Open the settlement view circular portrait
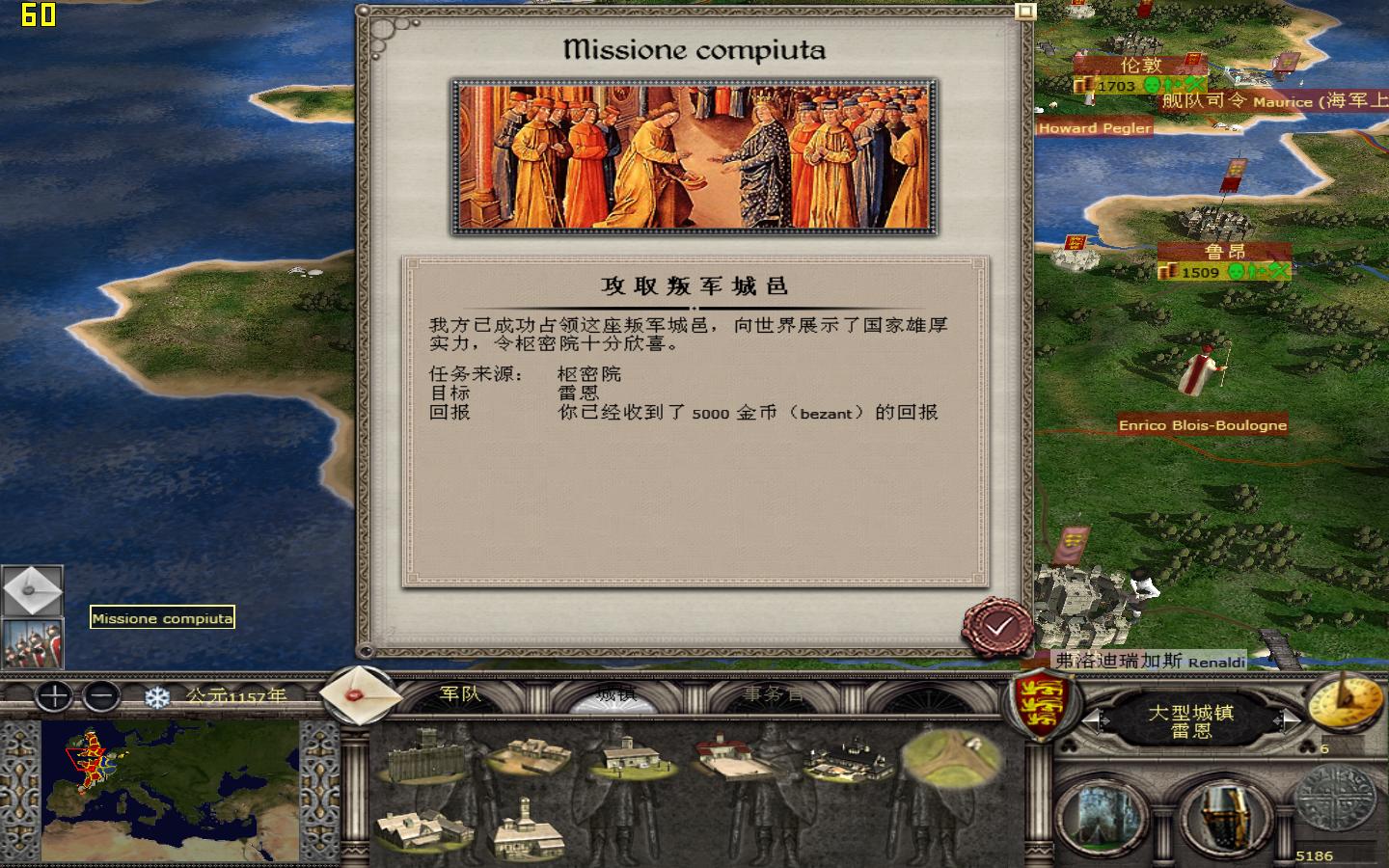Viewport: 1389px width, 868px height. click(x=1100, y=815)
